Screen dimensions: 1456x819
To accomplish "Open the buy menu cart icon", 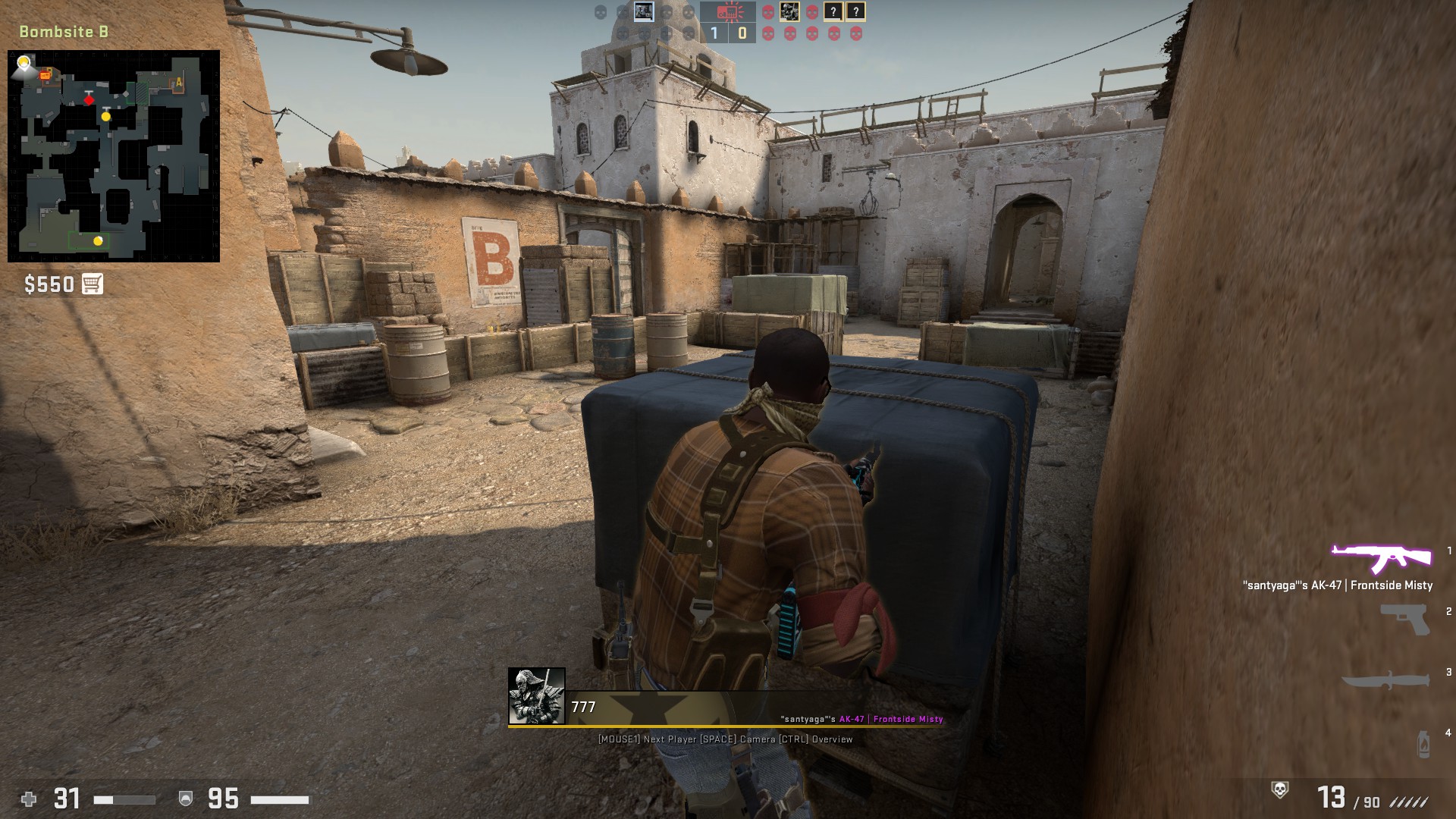I will 93,284.
